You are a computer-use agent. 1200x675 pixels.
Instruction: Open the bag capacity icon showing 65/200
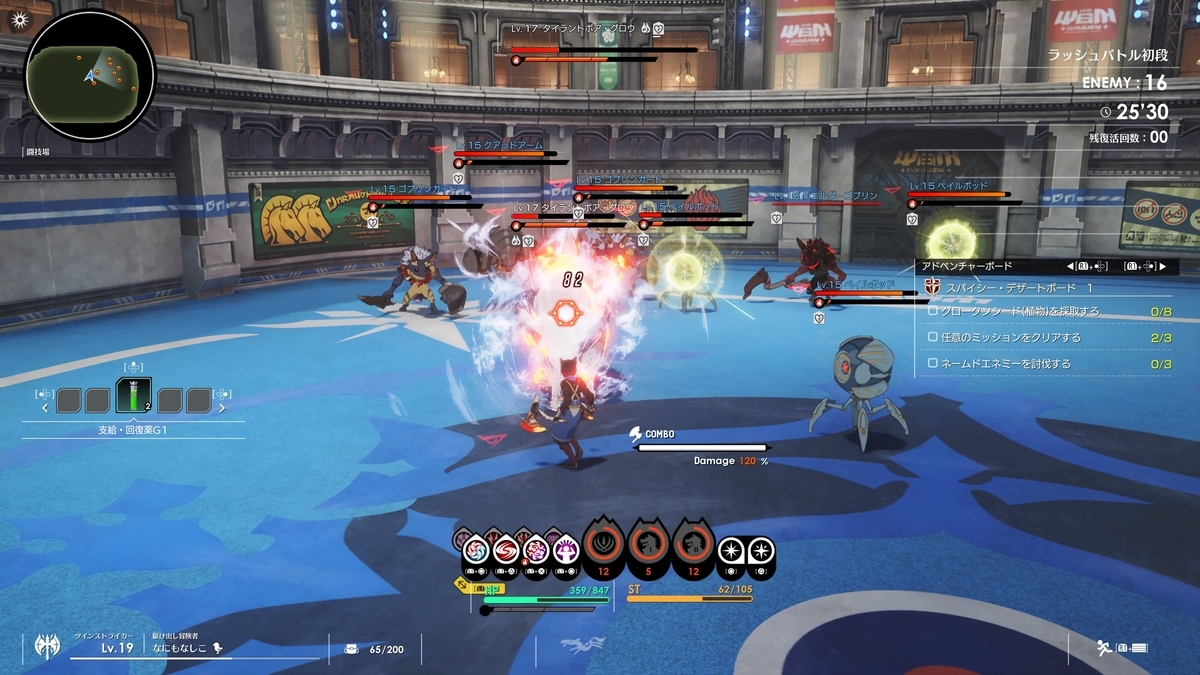pos(351,648)
